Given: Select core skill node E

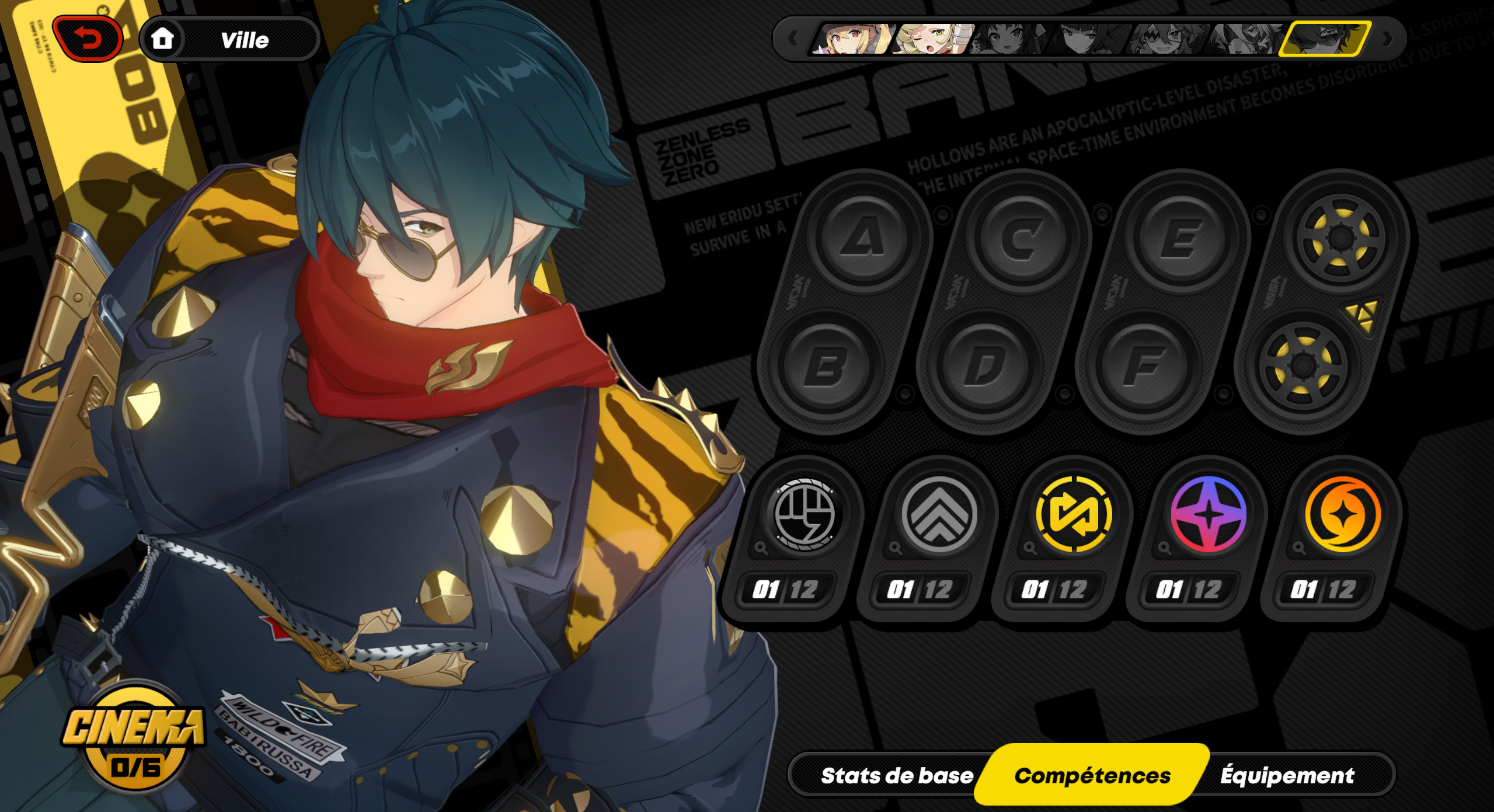Looking at the screenshot, I should pos(1181,238).
